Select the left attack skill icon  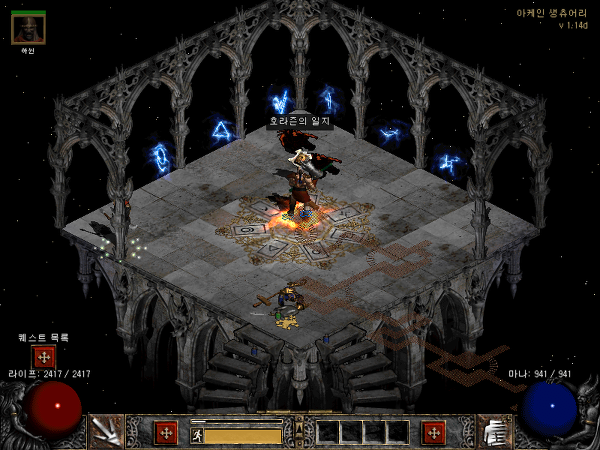[x=107, y=431]
